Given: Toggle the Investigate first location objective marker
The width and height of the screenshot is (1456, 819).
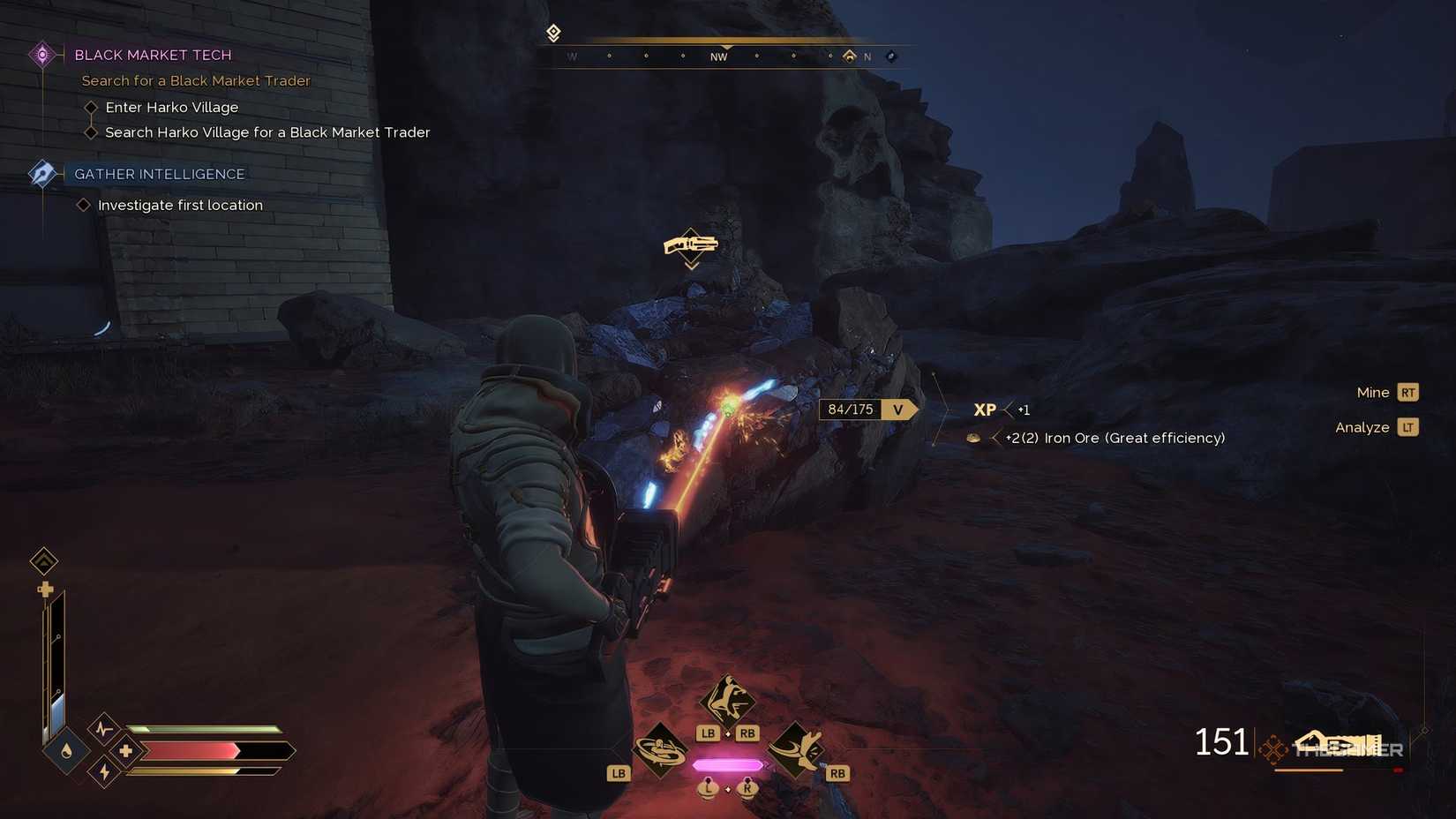Looking at the screenshot, I should point(83,205).
